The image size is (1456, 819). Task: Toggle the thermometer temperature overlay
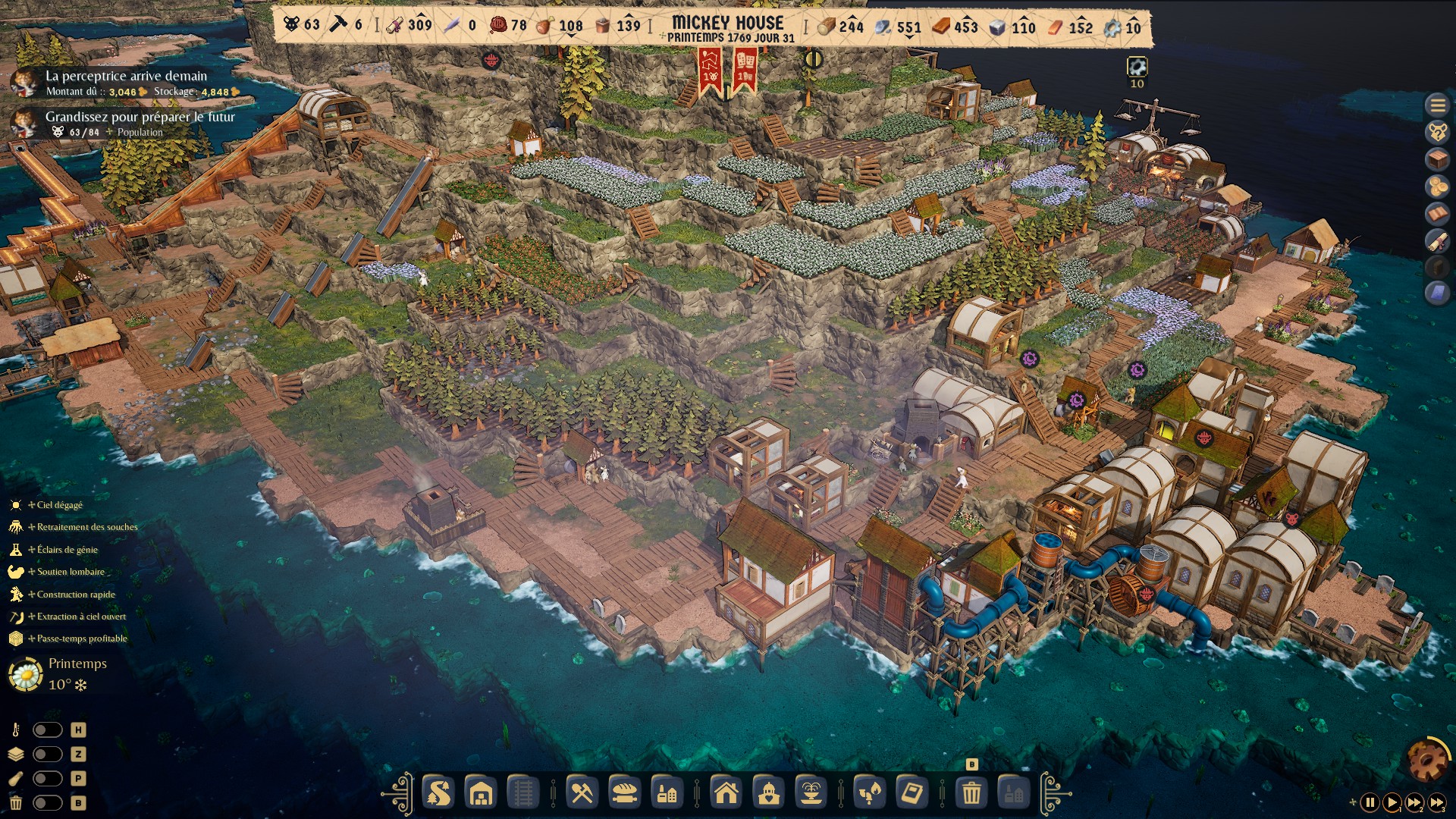(x=47, y=730)
